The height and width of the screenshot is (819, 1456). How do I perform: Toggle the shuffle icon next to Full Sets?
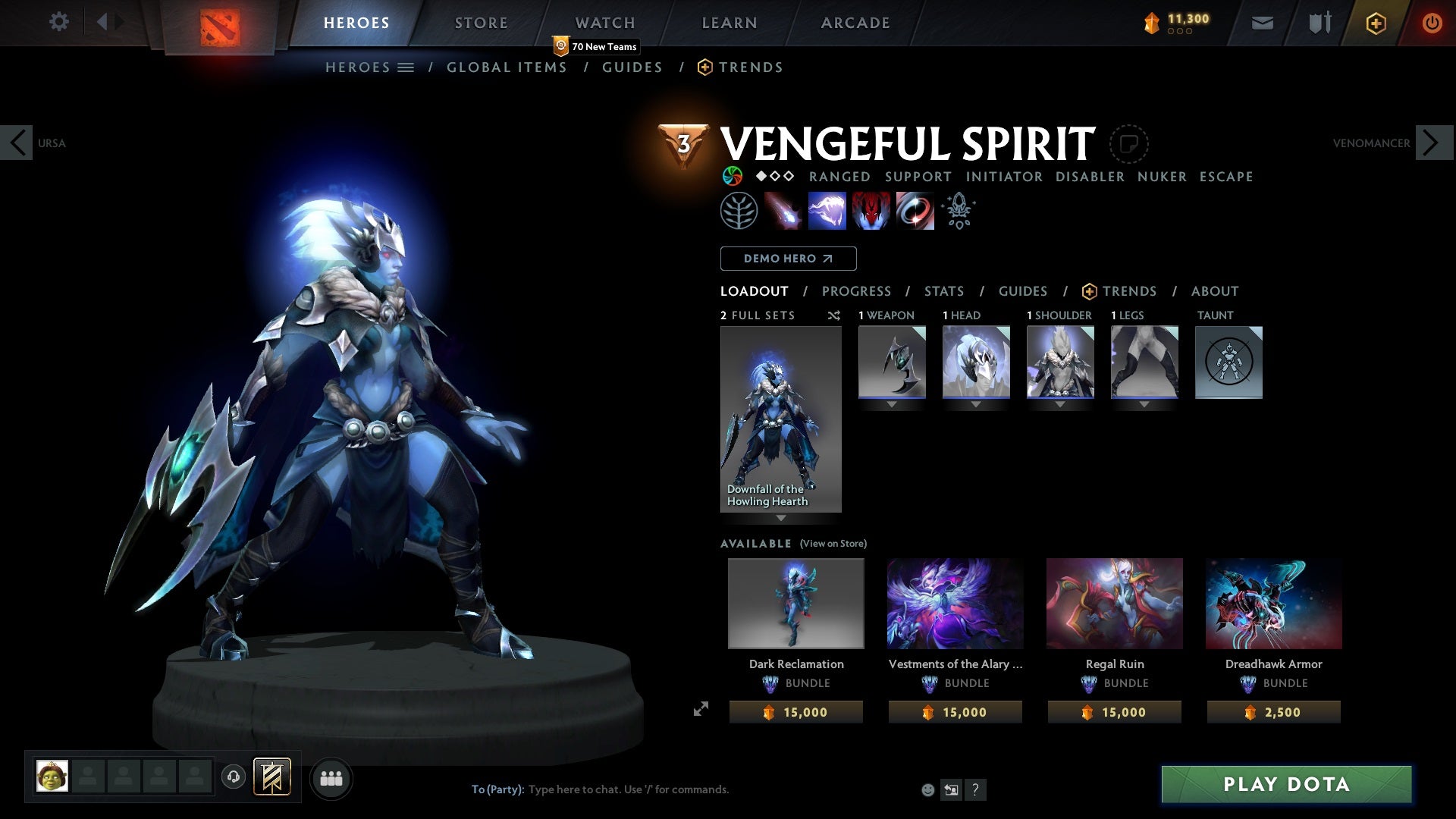tap(833, 315)
